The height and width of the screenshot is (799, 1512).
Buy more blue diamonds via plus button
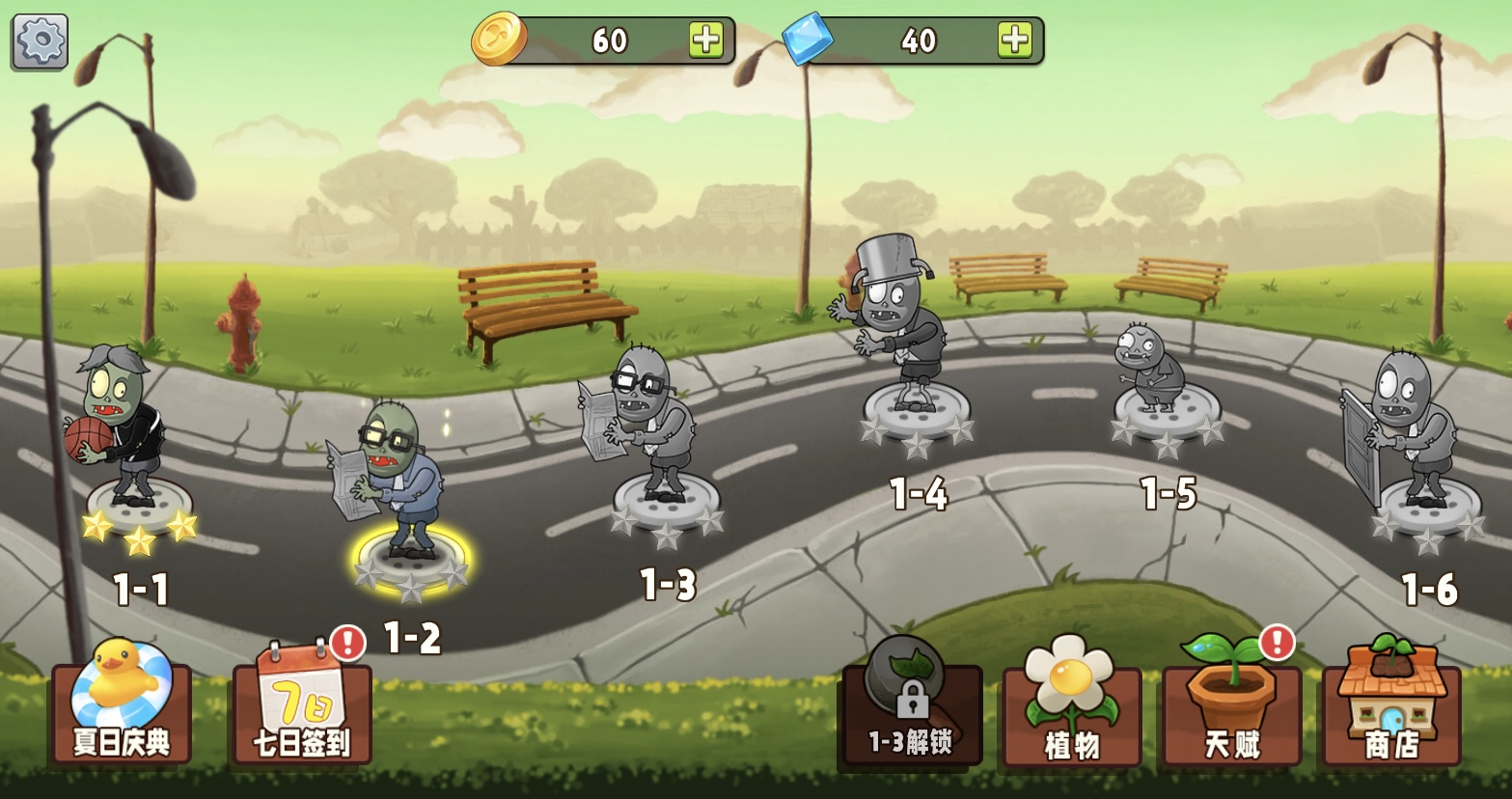1015,40
